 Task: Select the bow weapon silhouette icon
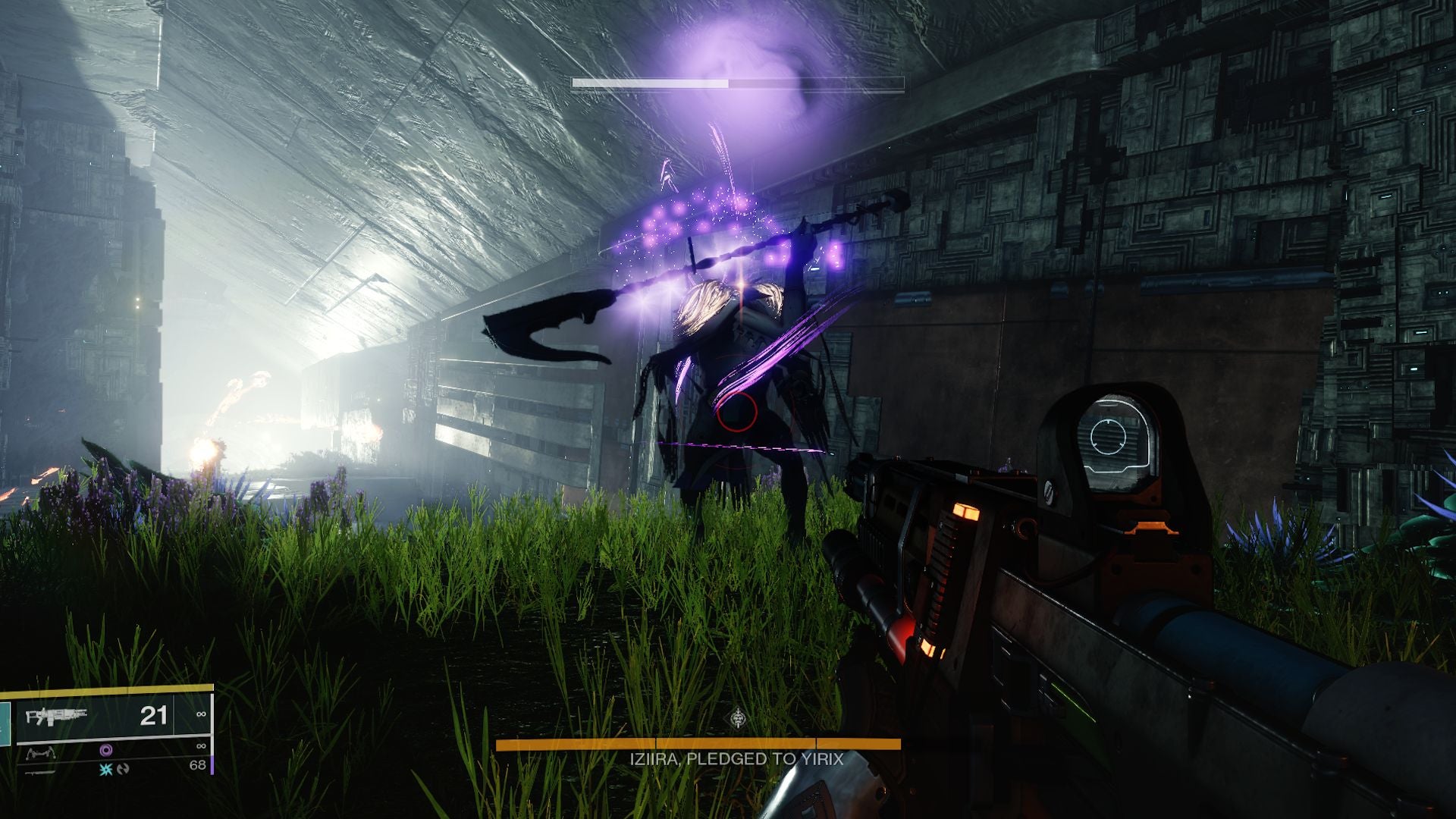(42, 752)
